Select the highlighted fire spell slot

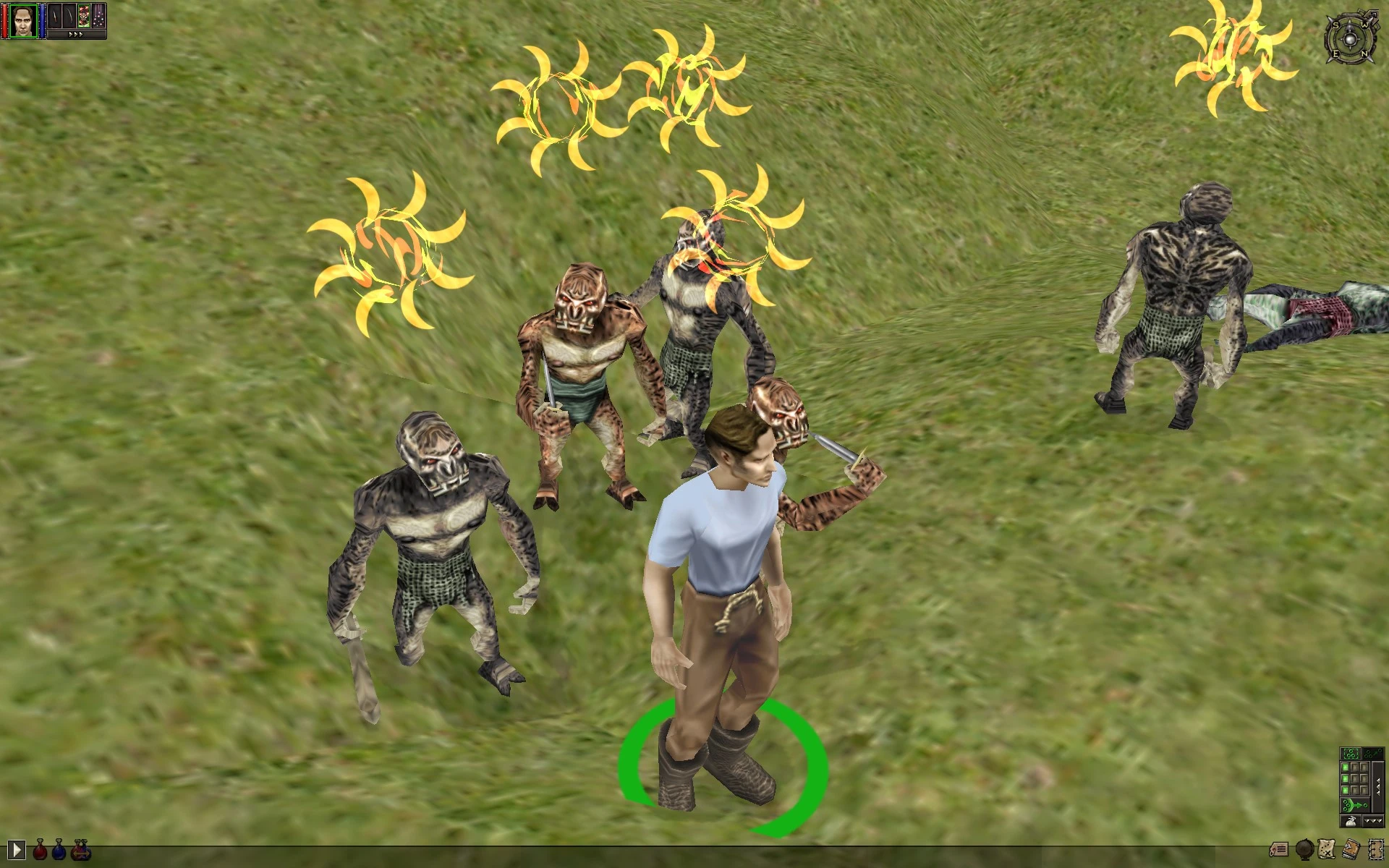pyautogui.click(x=83, y=16)
